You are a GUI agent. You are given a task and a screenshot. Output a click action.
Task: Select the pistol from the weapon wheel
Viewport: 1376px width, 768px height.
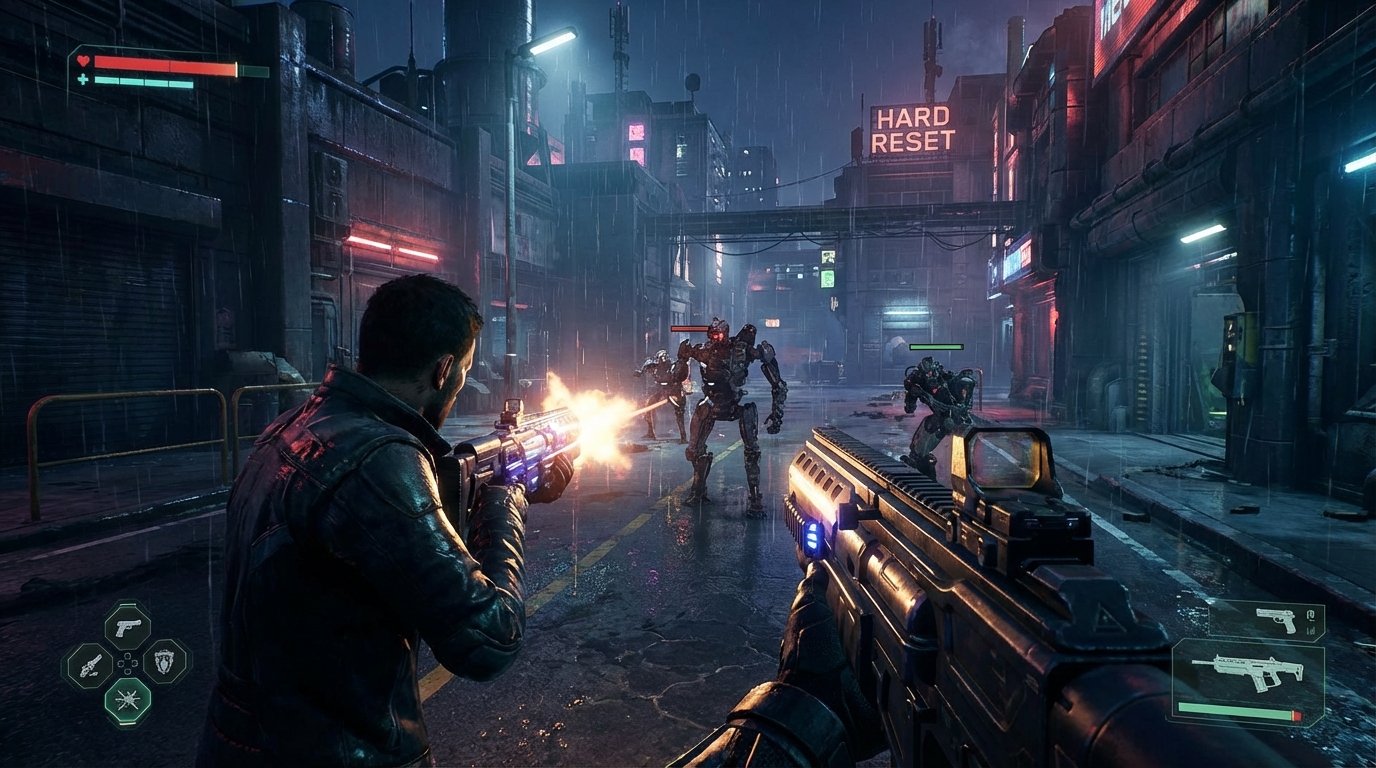[128, 627]
